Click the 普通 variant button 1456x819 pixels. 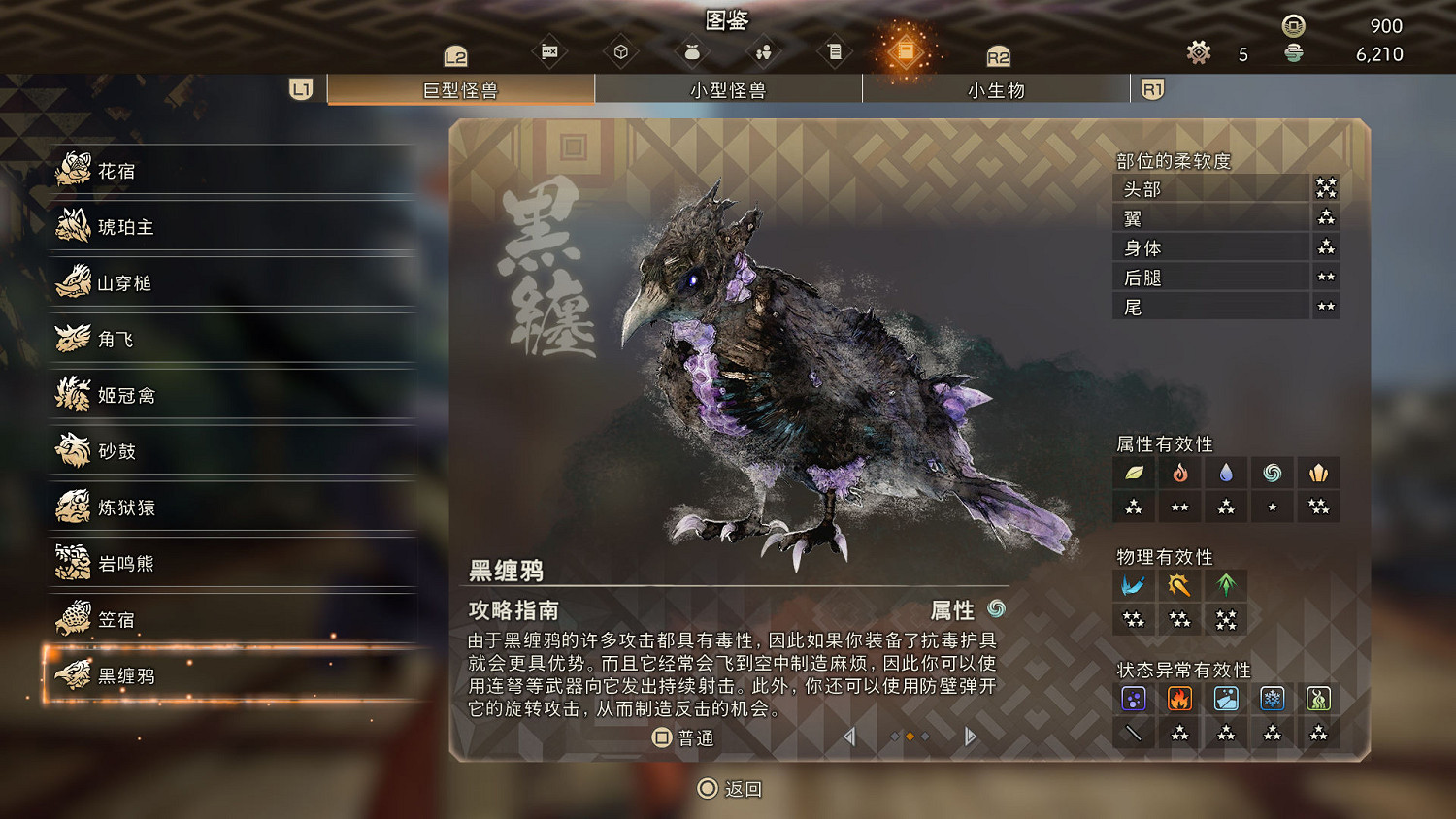tap(686, 738)
